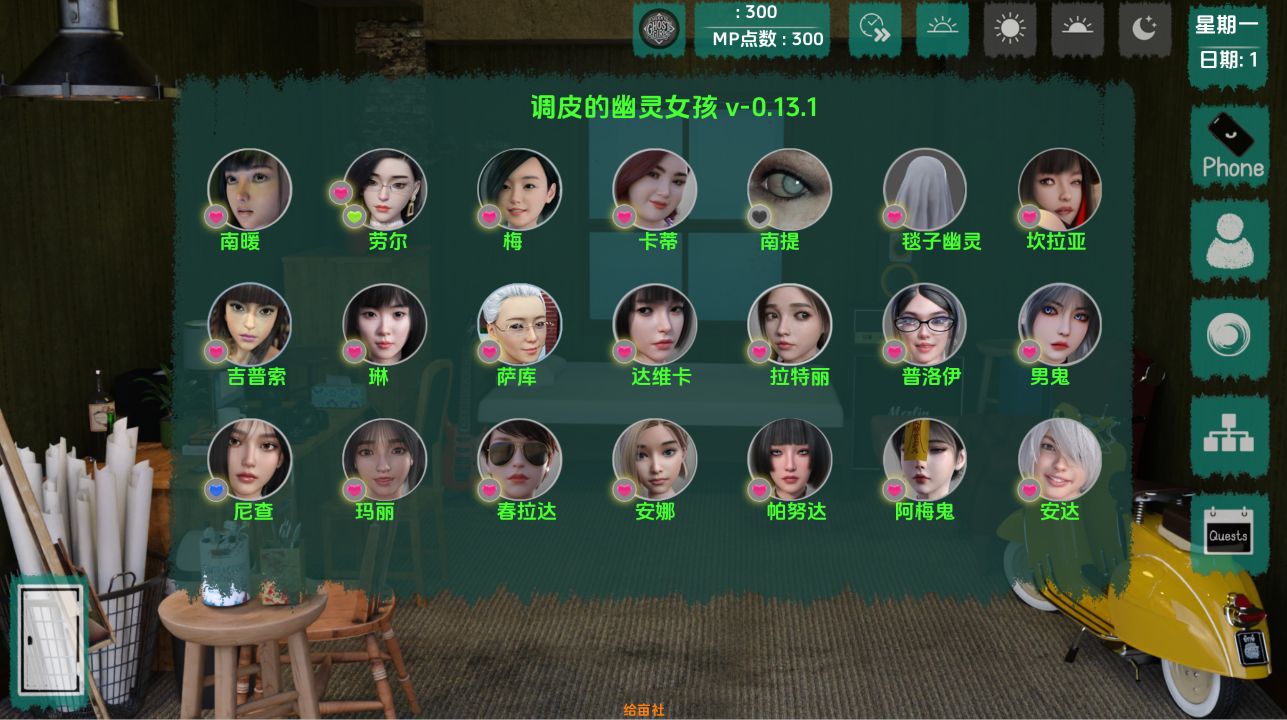Toggle the green heart under 劳尔
Image resolution: width=1287 pixels, height=720 pixels.
354,215
